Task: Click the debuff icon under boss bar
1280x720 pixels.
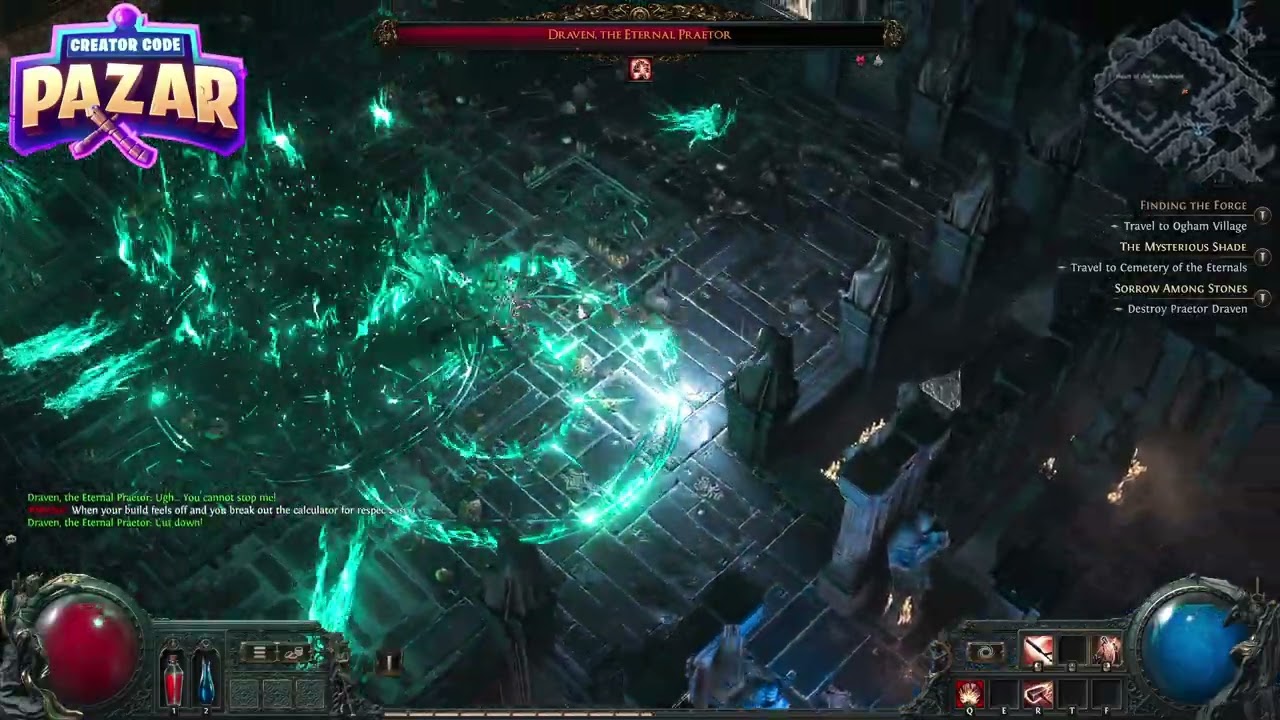Action: coord(640,69)
